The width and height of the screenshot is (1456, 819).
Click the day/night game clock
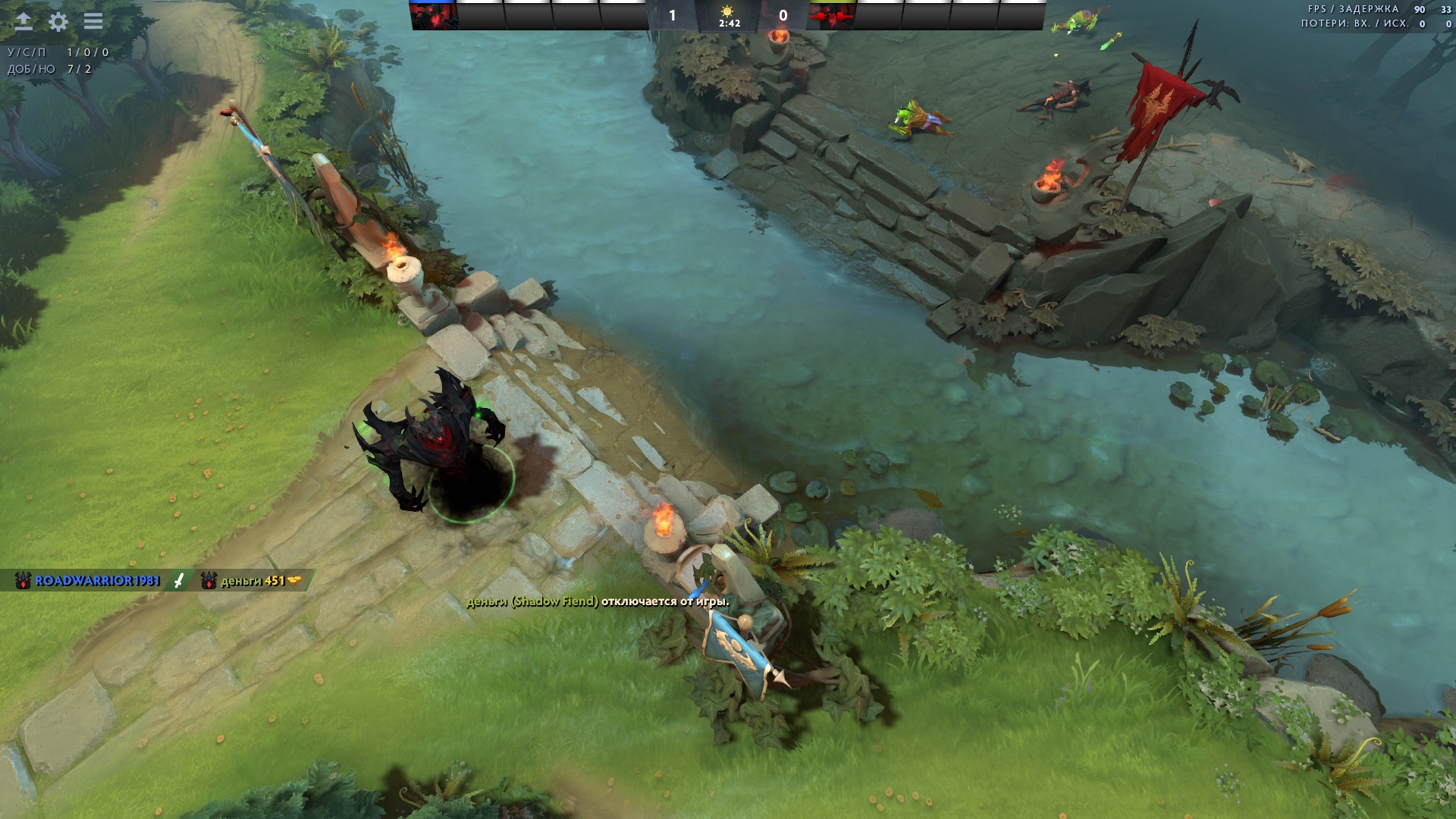729,16
